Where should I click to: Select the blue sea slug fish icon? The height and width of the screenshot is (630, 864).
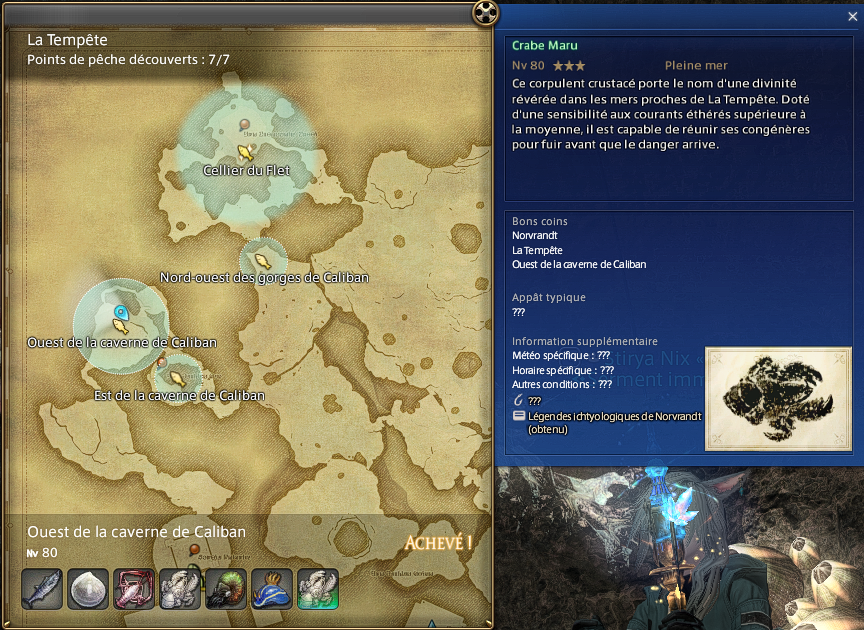pyautogui.click(x=272, y=589)
